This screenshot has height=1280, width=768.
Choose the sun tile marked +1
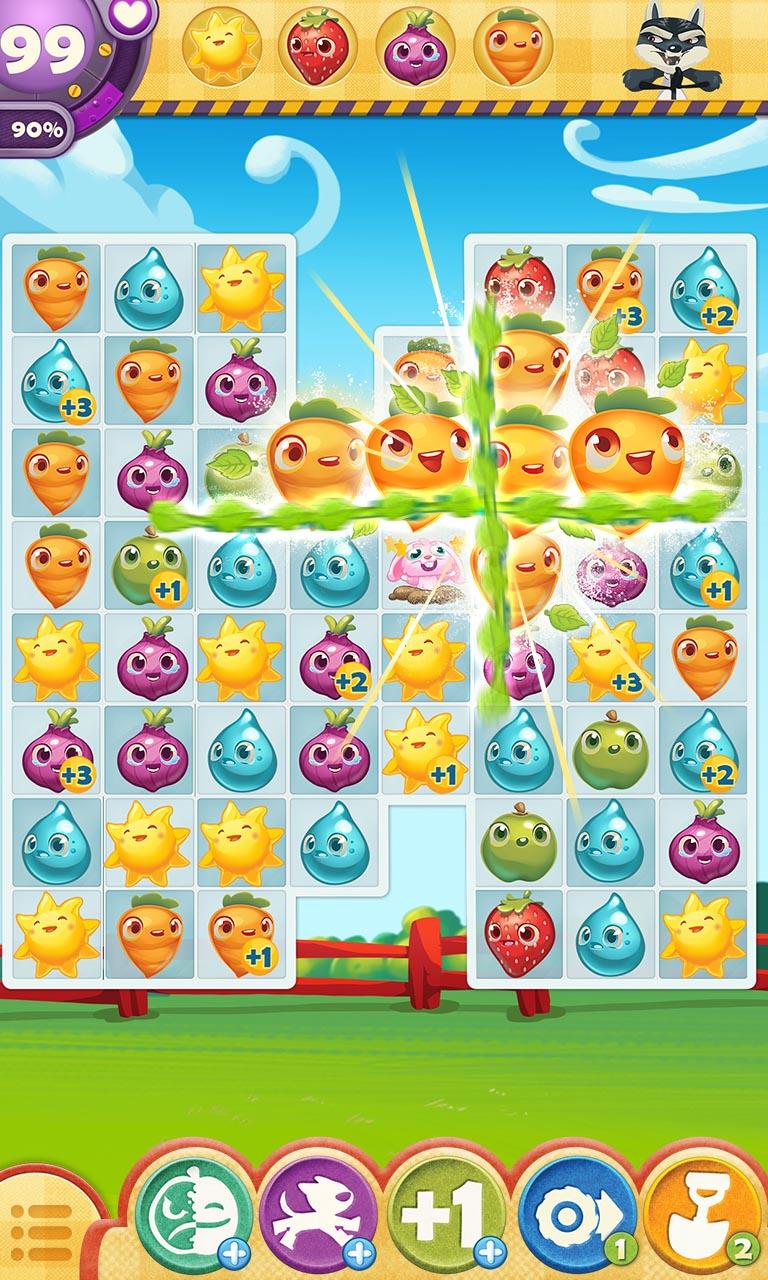pyautogui.click(x=425, y=750)
